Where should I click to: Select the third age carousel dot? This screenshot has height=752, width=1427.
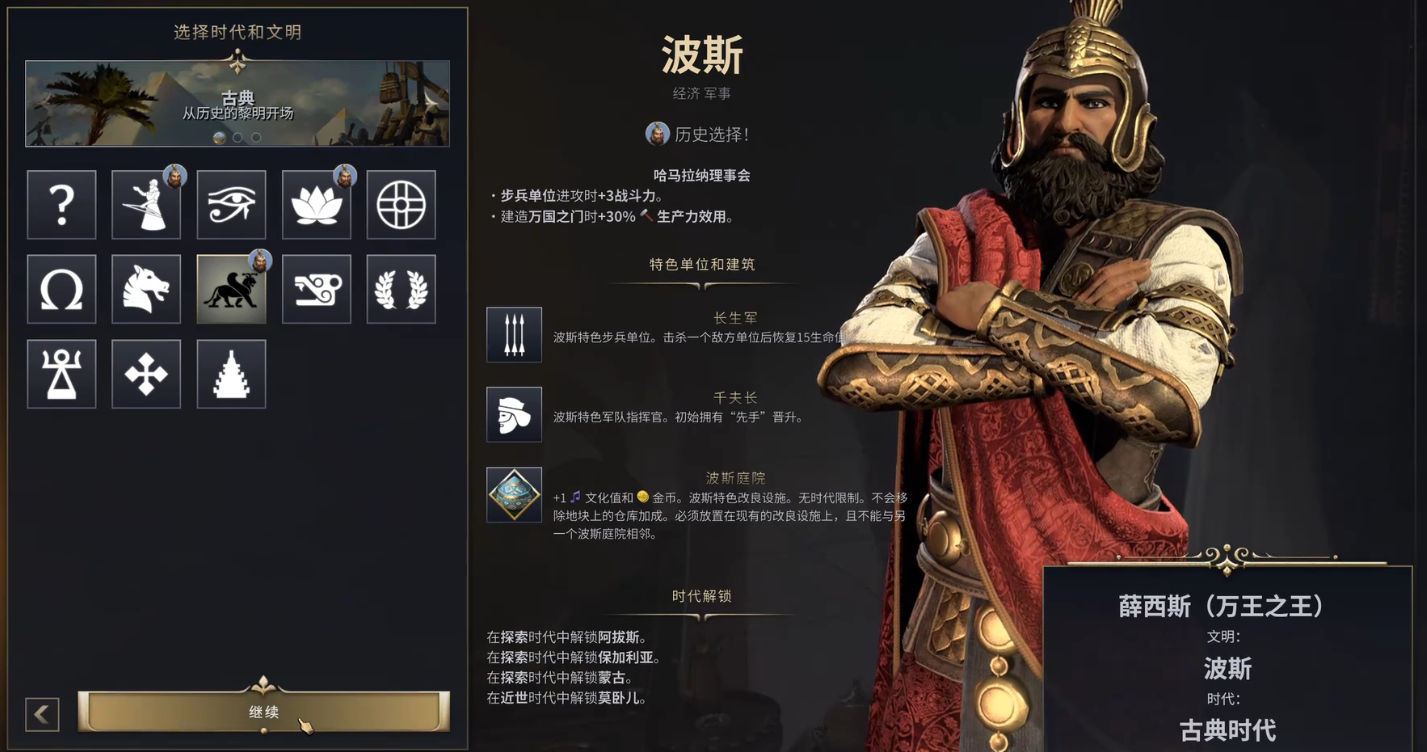tap(255, 137)
